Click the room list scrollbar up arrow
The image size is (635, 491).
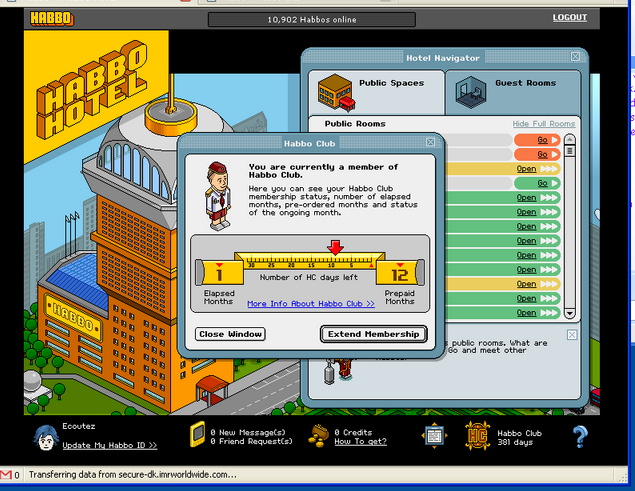pyautogui.click(x=570, y=139)
